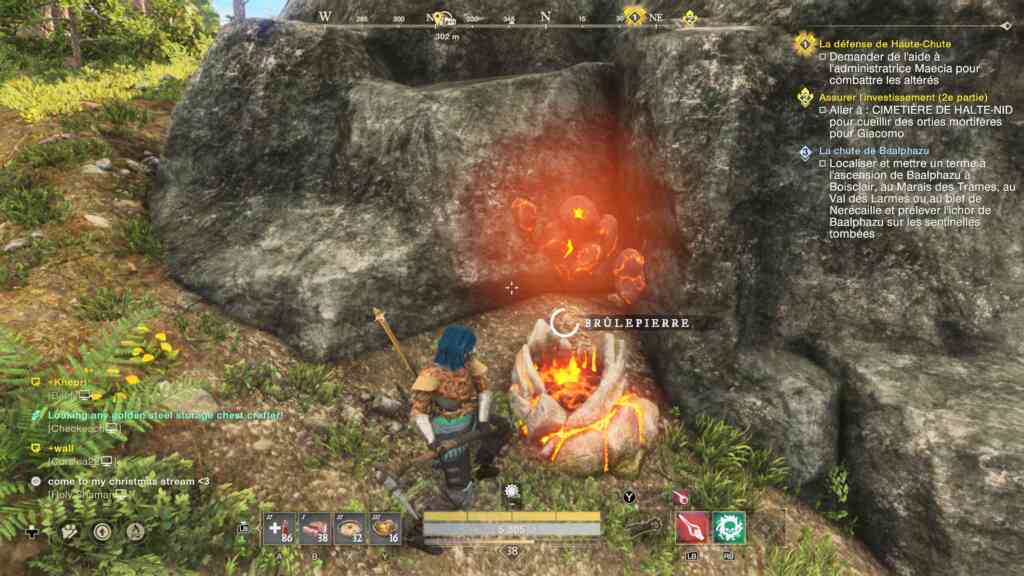
Task: Track the 'La chute de Baalphazu' quest
Action: pos(866,150)
